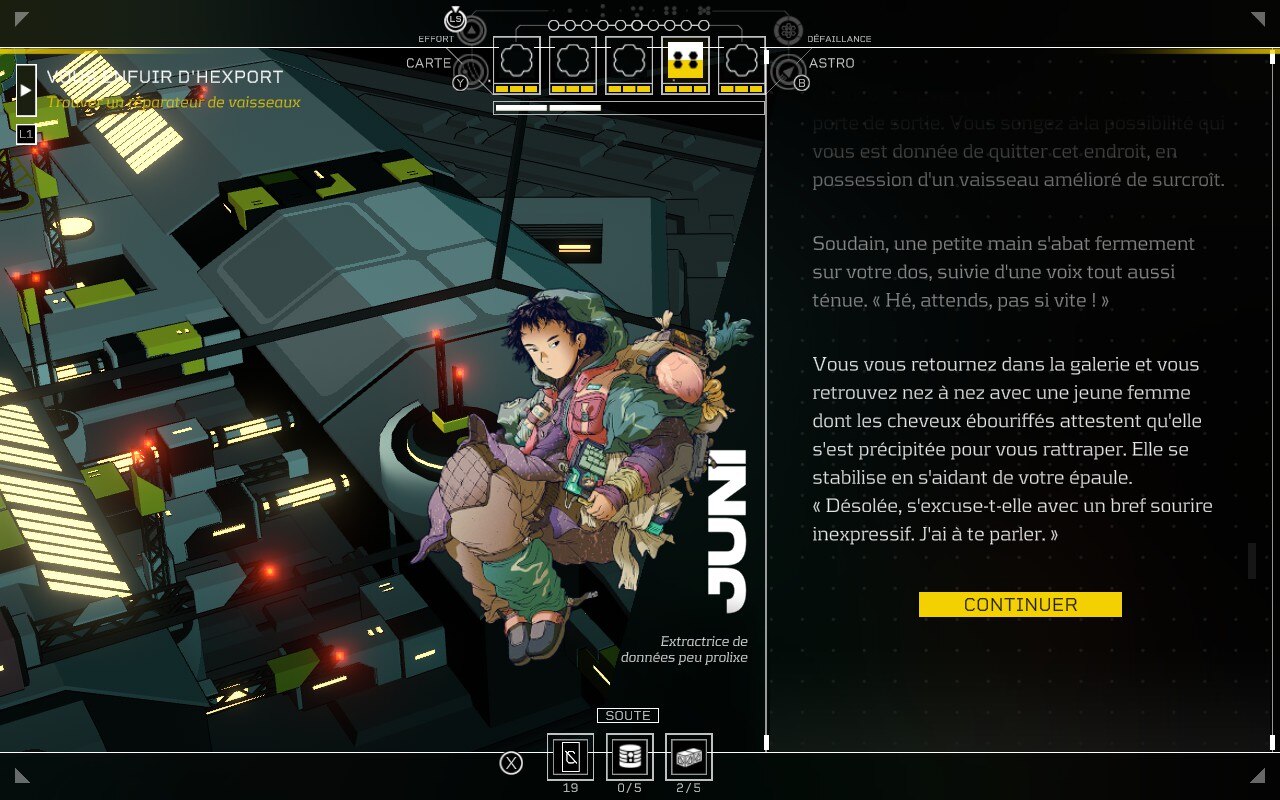Continue the dialogue with the CONTINUER button
This screenshot has width=1280, height=800.
(x=1020, y=605)
